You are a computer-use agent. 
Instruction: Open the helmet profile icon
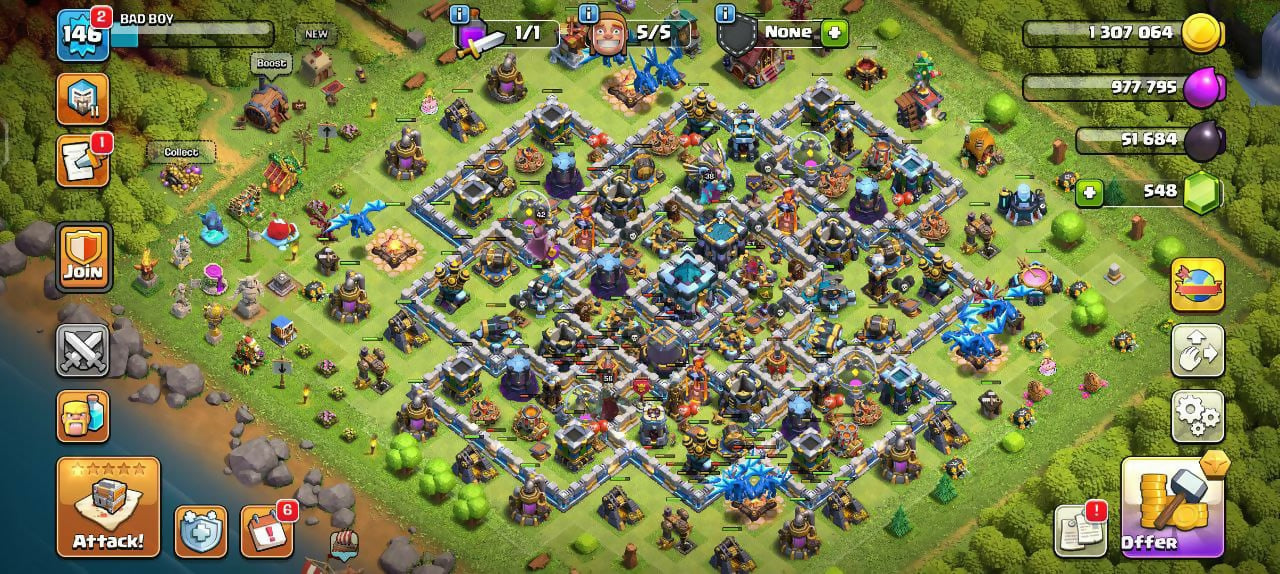click(82, 98)
